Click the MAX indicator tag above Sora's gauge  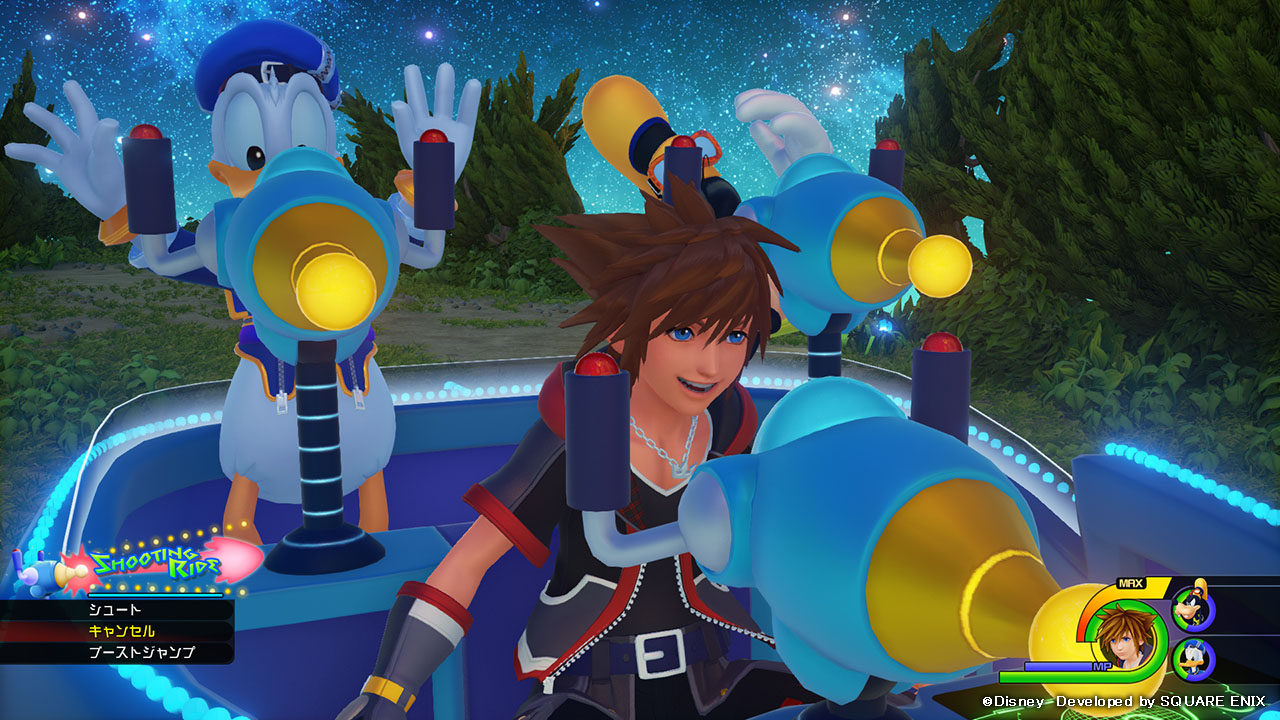coord(1130,582)
